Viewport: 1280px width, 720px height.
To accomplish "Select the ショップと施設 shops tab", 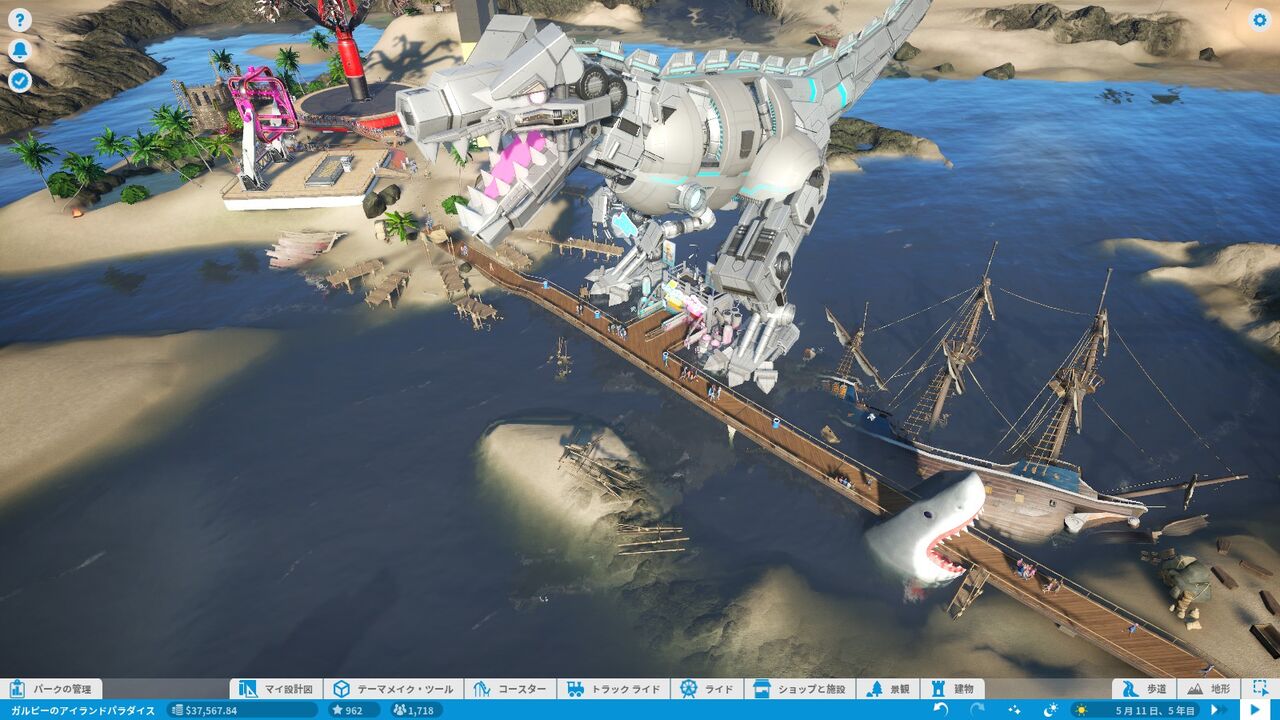I will pos(799,689).
